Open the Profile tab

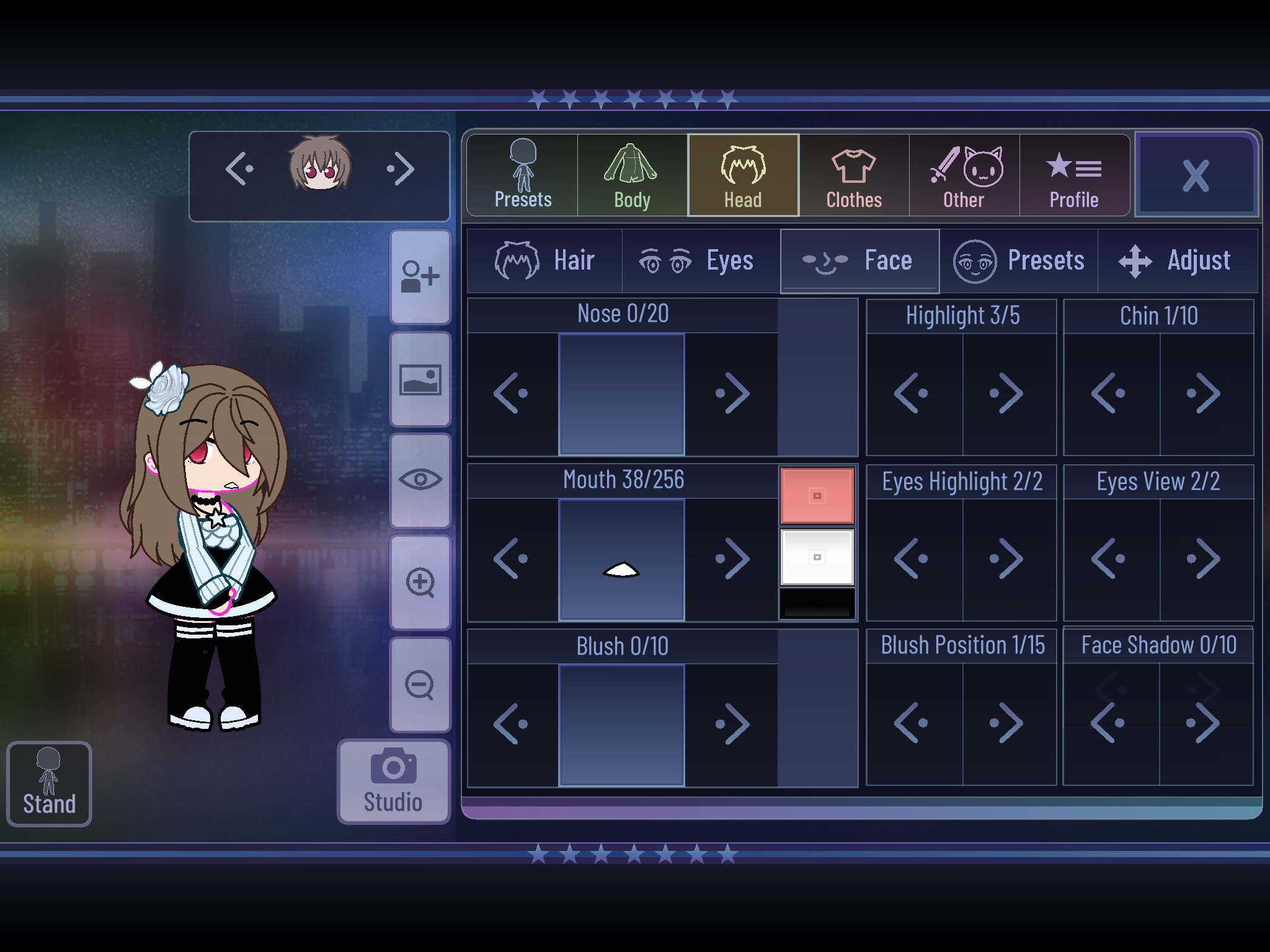1074,175
